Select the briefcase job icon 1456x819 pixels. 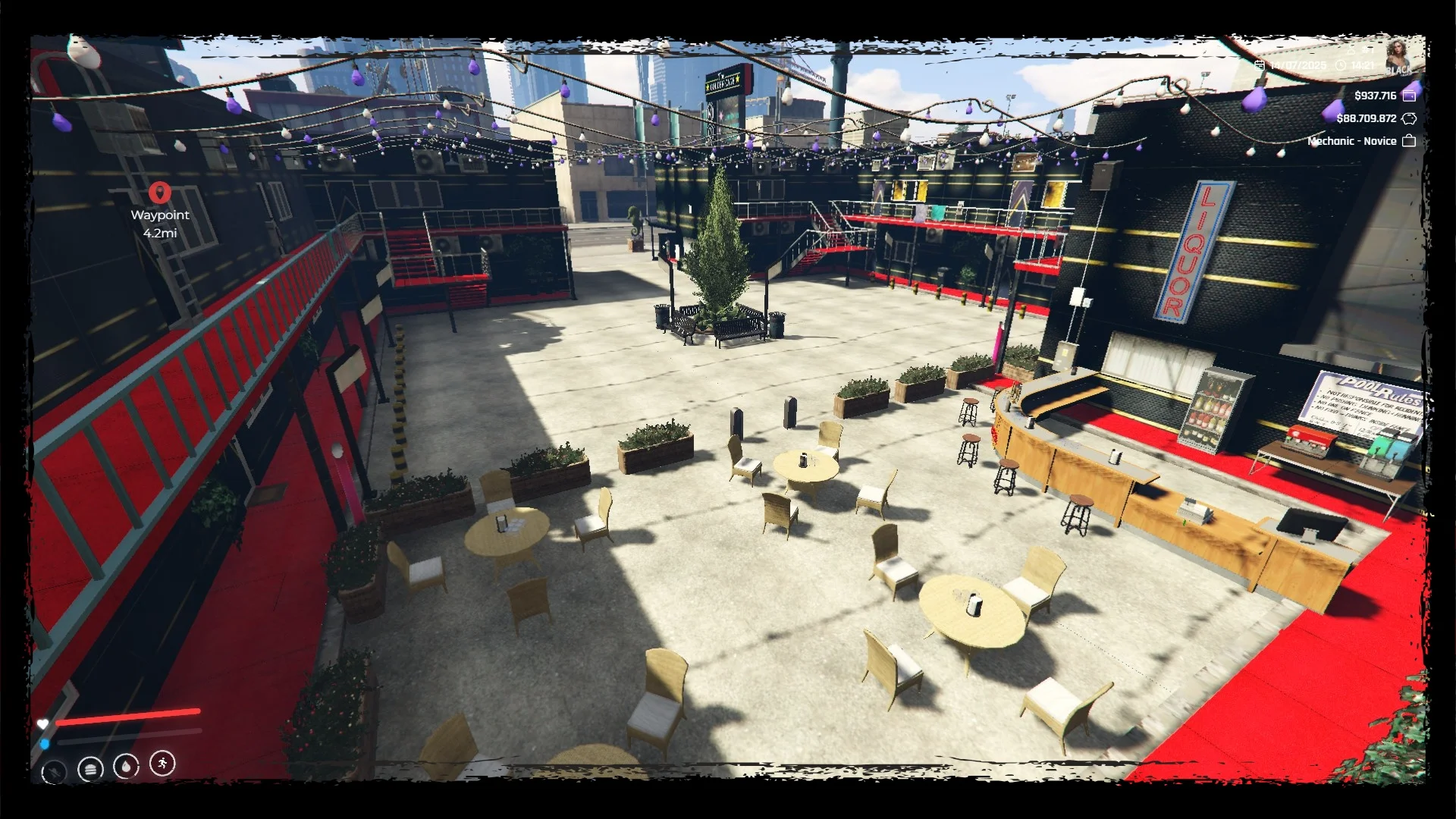pos(1409,141)
